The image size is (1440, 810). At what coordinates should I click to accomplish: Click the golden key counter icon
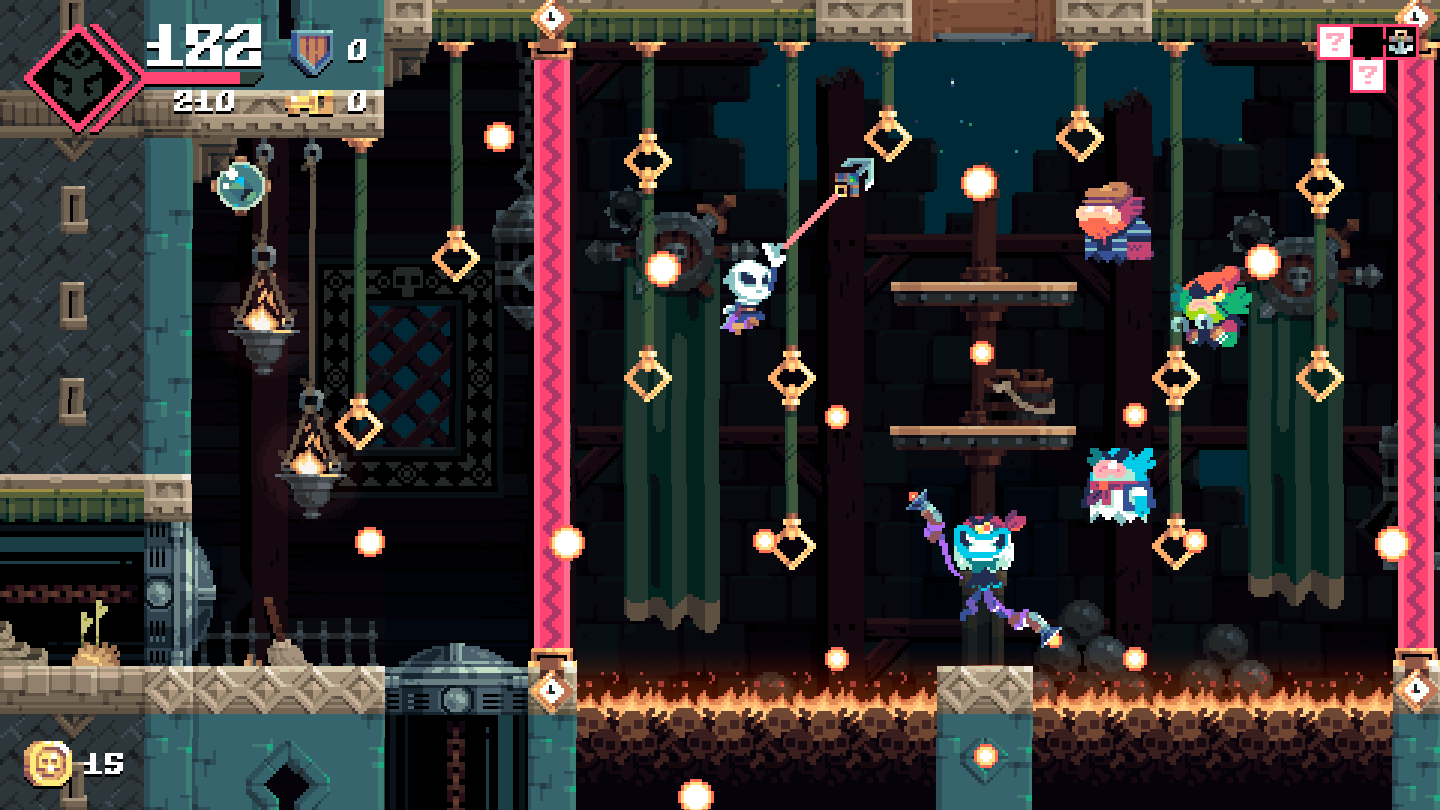[x=310, y=102]
